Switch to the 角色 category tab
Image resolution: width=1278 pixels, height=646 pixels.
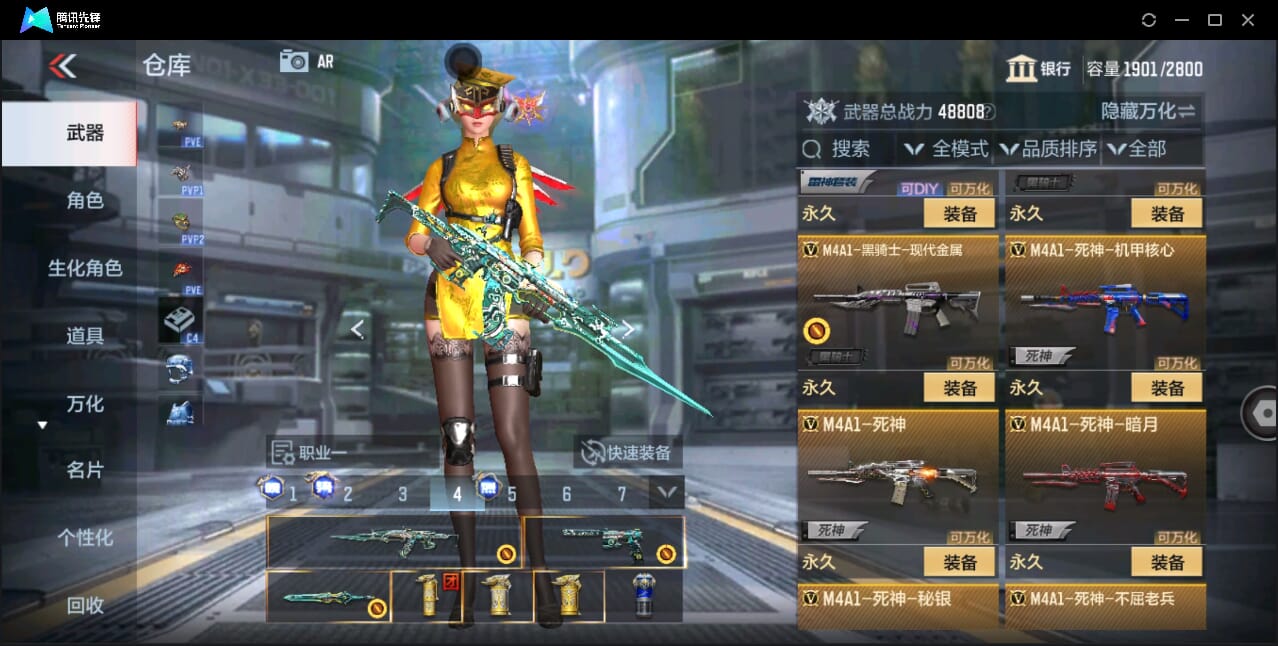(85, 200)
